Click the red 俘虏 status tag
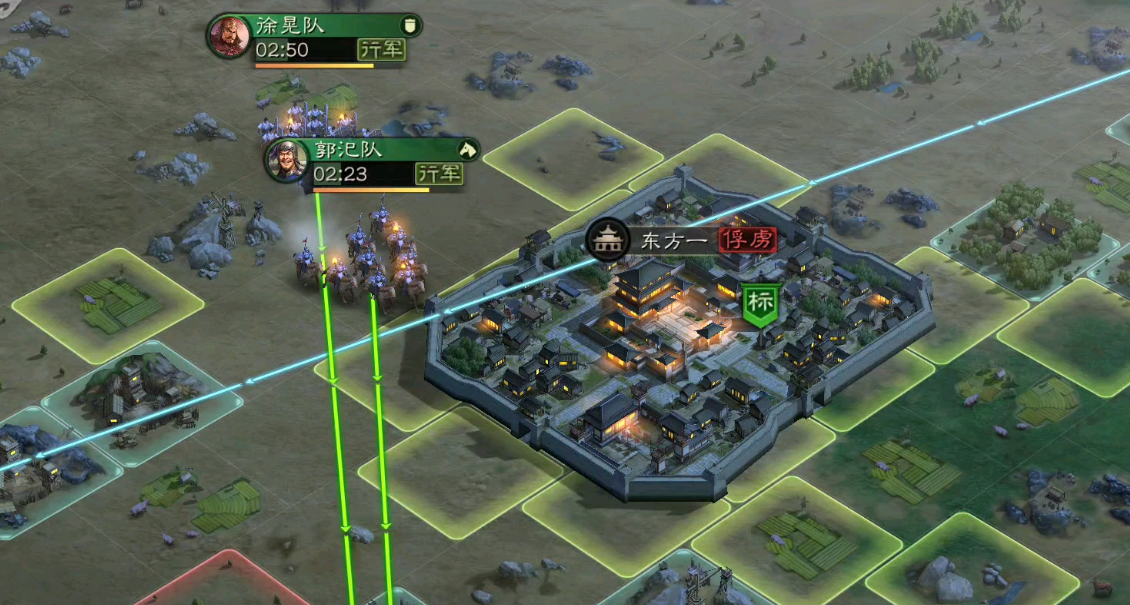The height and width of the screenshot is (605, 1130). (746, 240)
